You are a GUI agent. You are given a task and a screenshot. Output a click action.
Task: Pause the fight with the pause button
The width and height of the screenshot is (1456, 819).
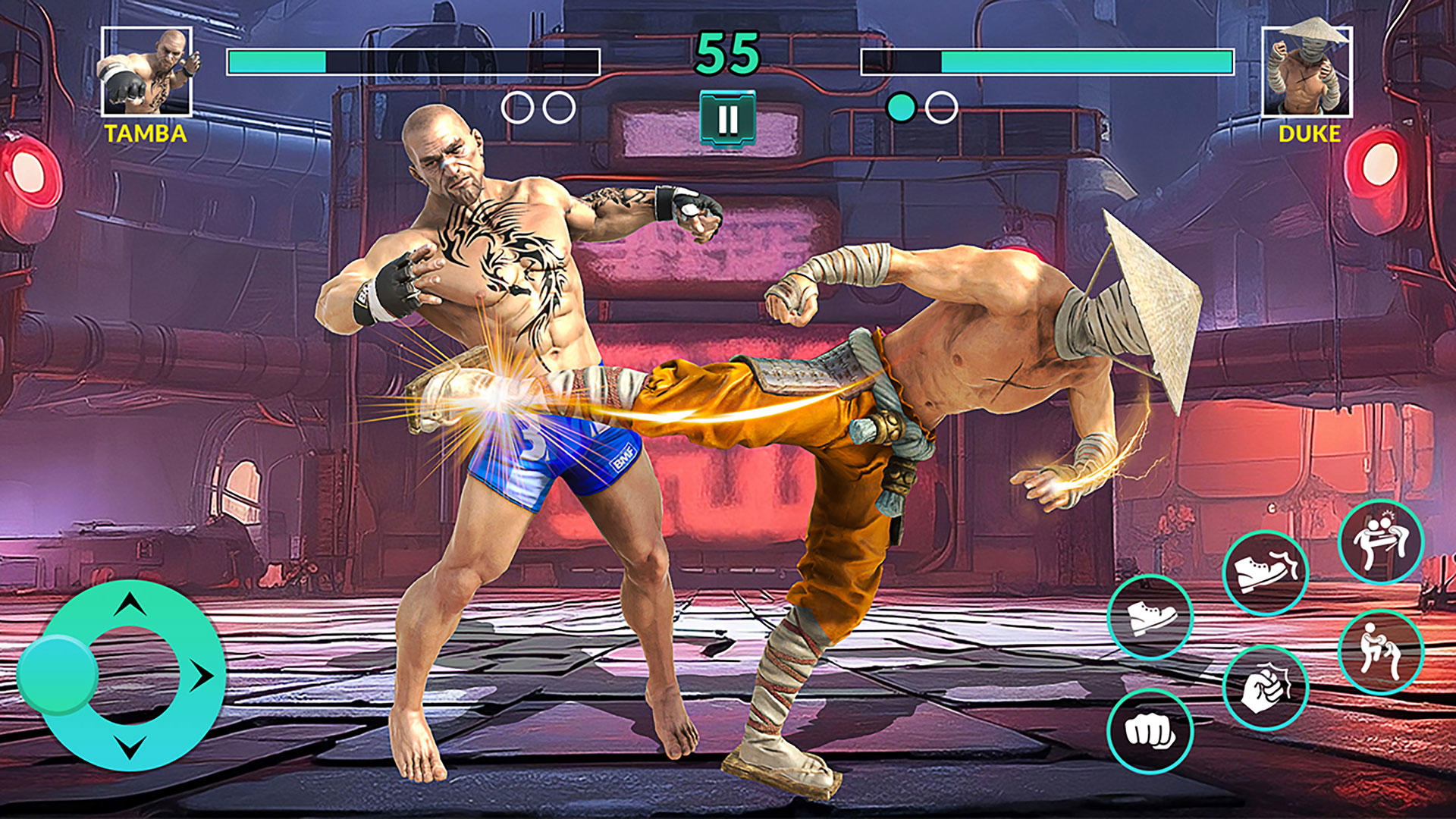click(x=727, y=118)
